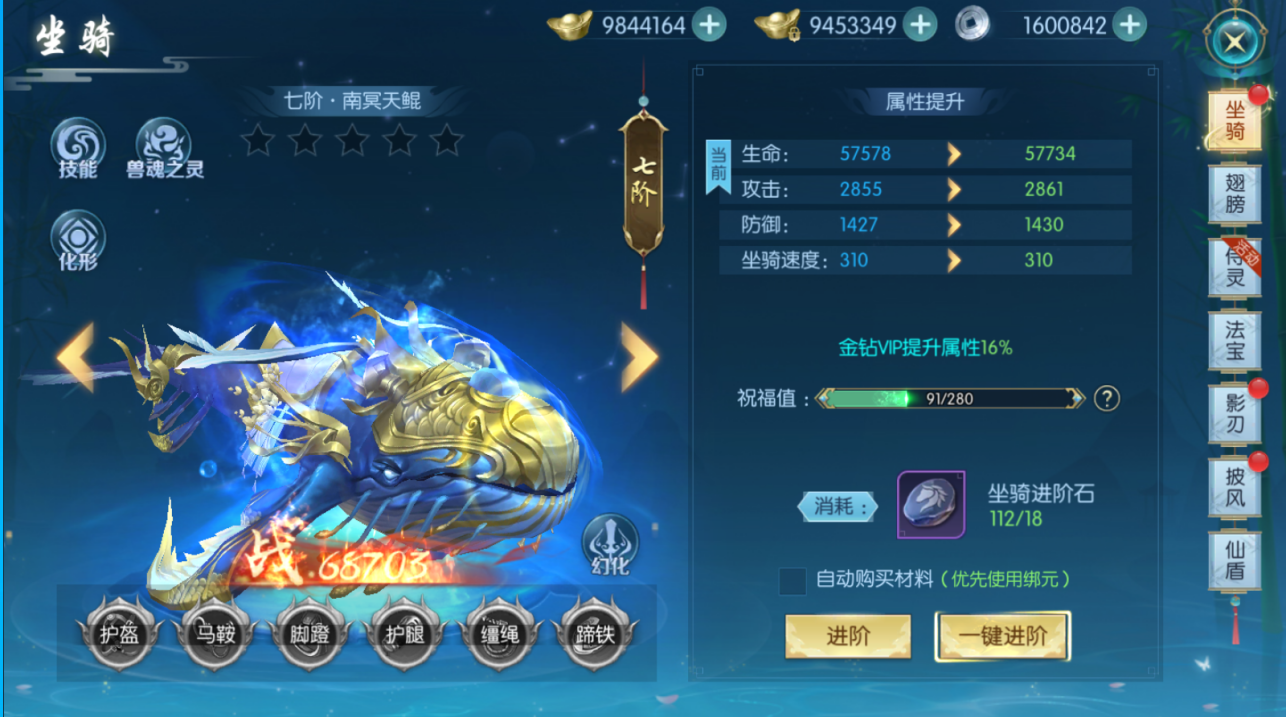Toggle the 自动购买材料 auto-buy checkbox

(793, 580)
